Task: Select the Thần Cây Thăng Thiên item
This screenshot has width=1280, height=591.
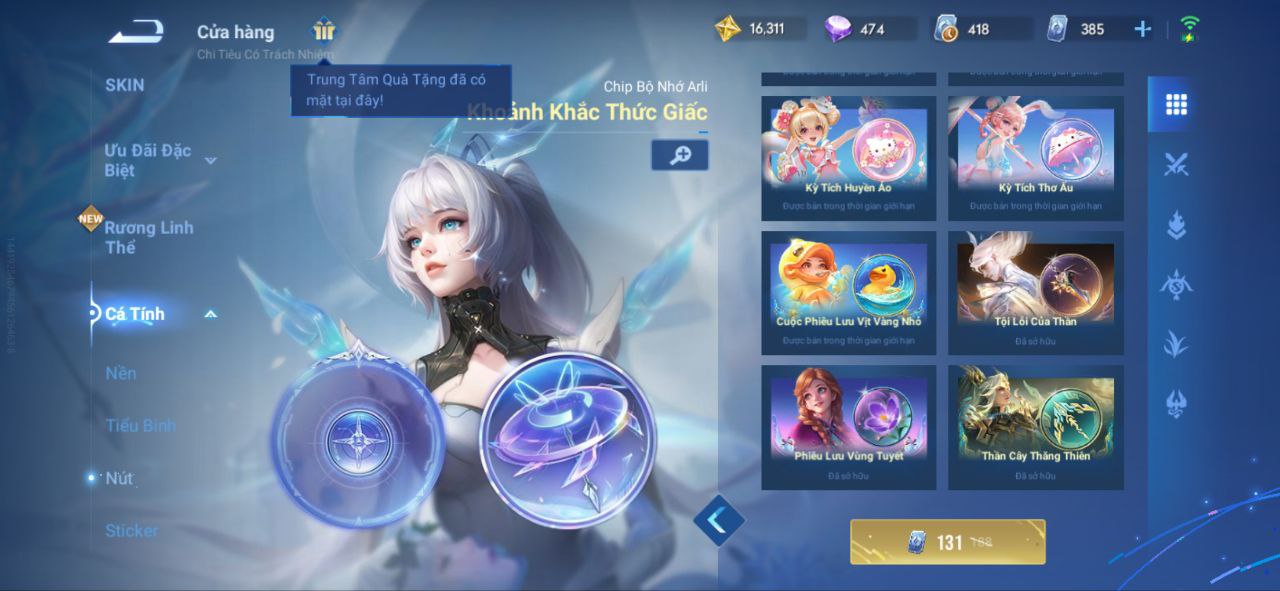Action: [1035, 426]
